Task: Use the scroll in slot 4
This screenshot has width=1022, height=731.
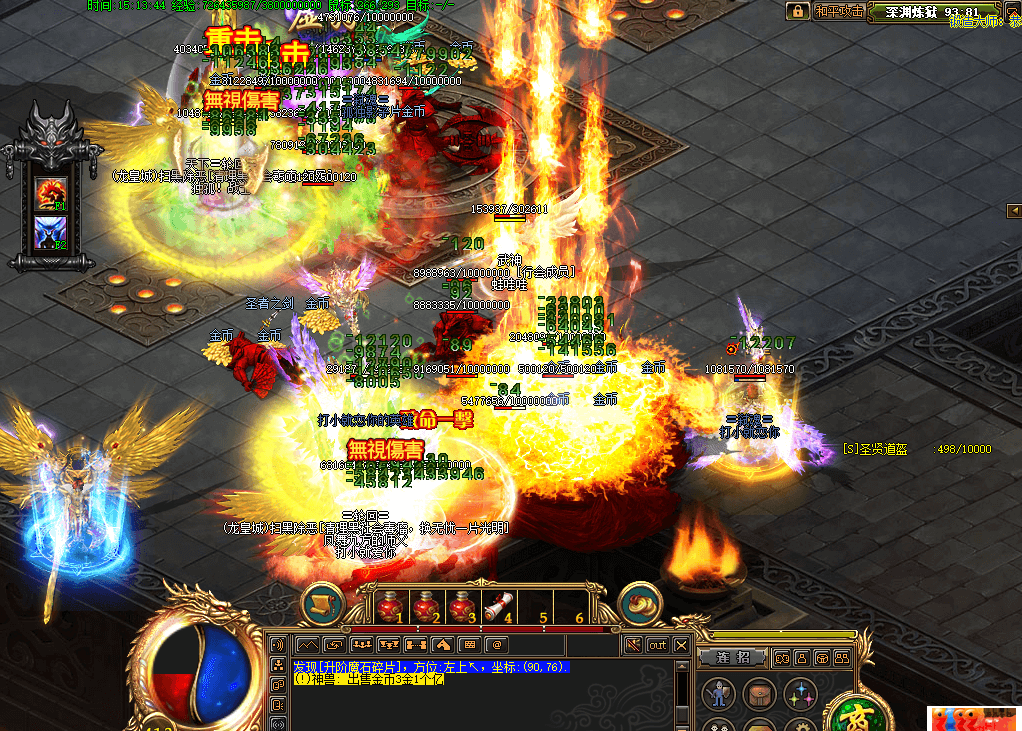Action: [x=497, y=606]
